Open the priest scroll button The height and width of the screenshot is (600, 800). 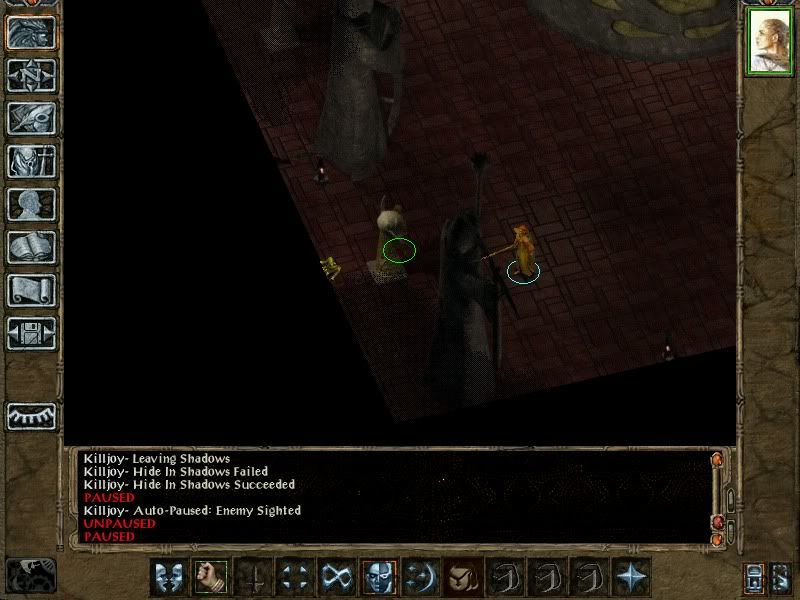(31, 291)
